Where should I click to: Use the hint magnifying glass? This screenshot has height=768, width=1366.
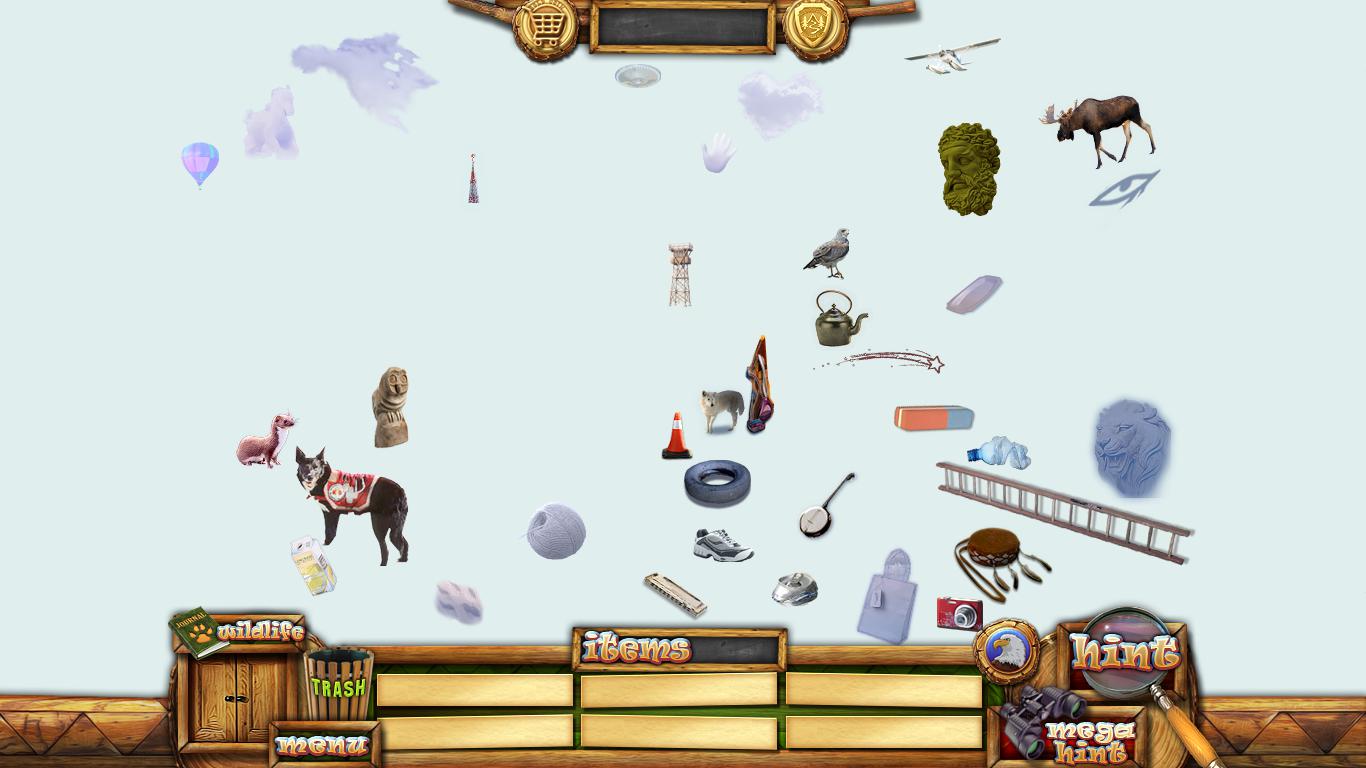click(x=1125, y=653)
